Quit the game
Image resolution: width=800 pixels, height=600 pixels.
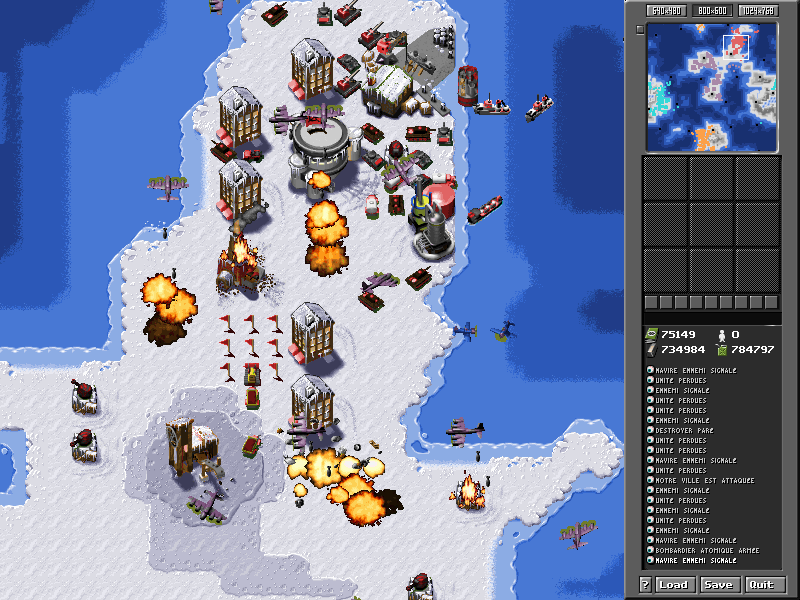[761, 585]
